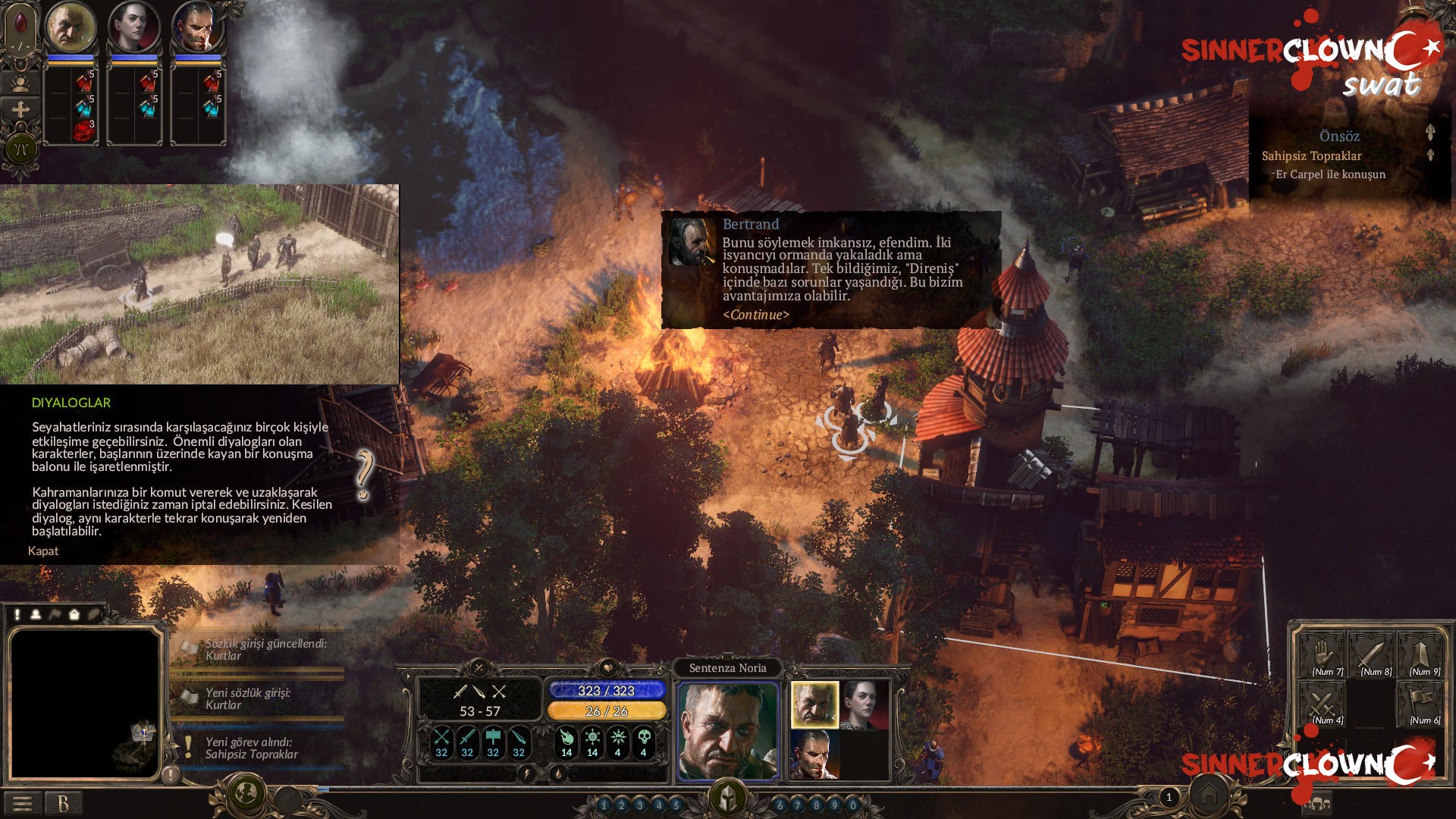The height and width of the screenshot is (819, 1456).
Task: Select the female portrait in selection panel
Action: pos(864,704)
